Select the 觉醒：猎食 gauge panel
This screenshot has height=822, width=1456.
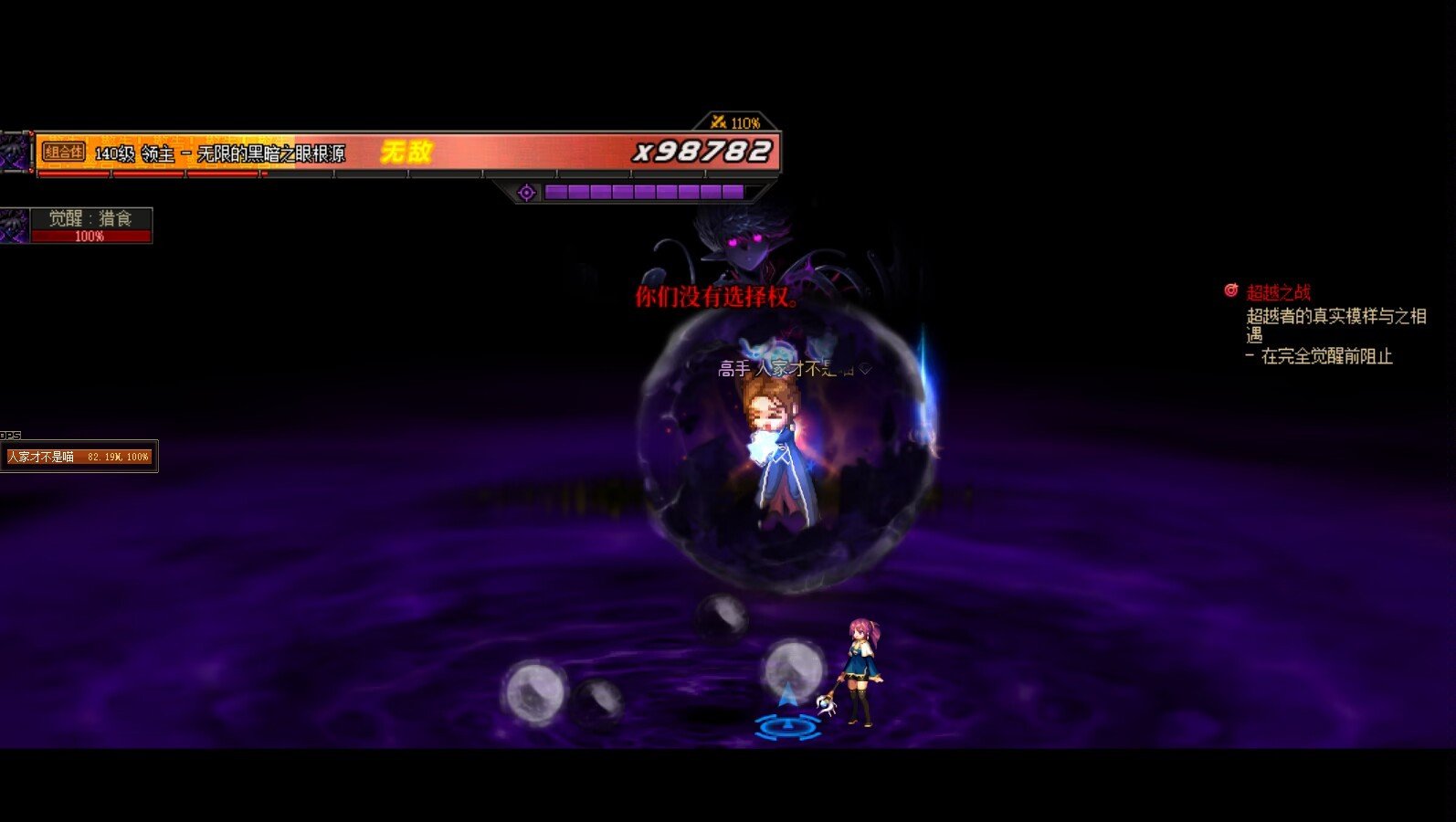click(90, 225)
